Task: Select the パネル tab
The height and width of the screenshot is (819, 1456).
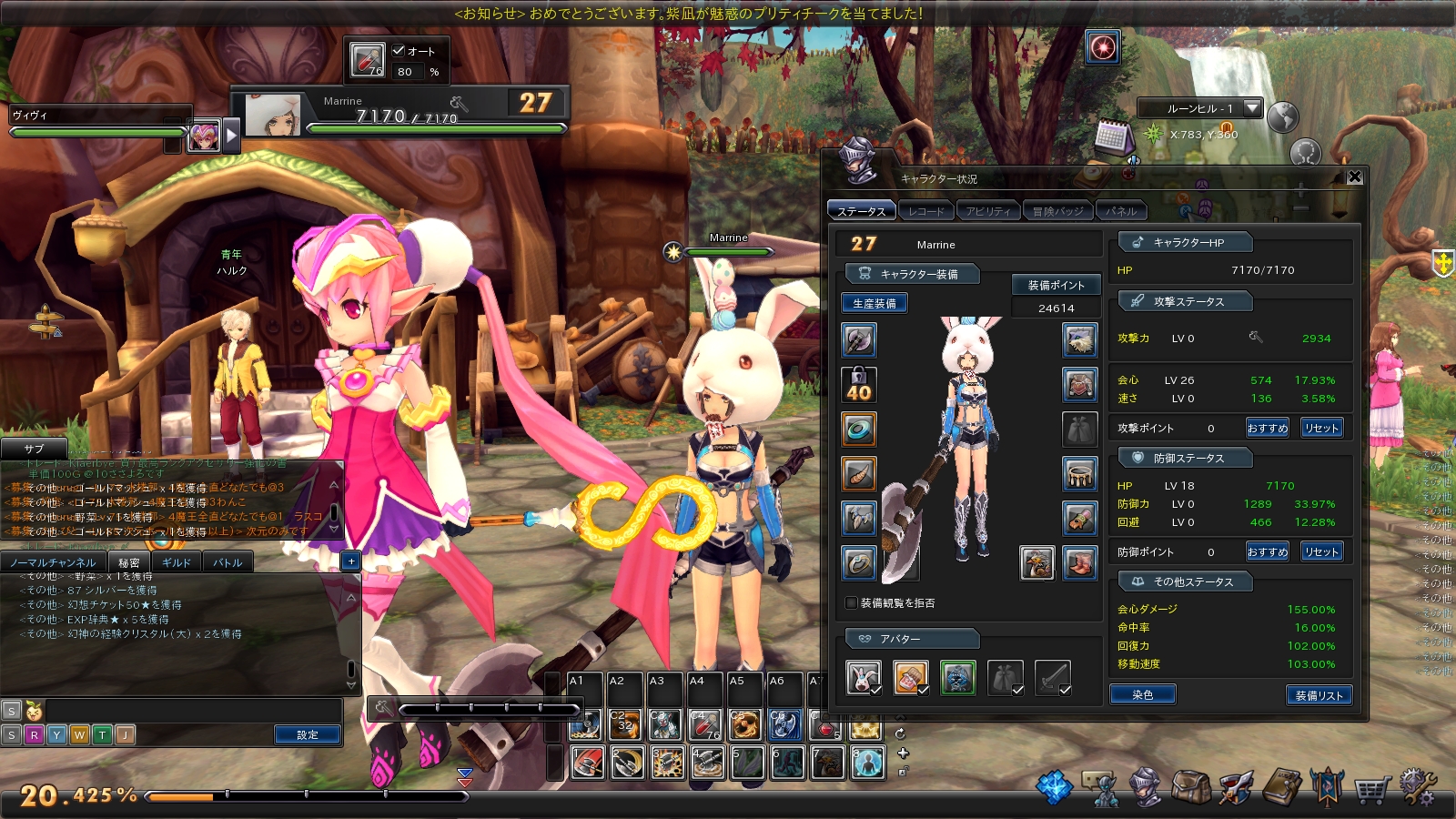Action: click(1121, 211)
